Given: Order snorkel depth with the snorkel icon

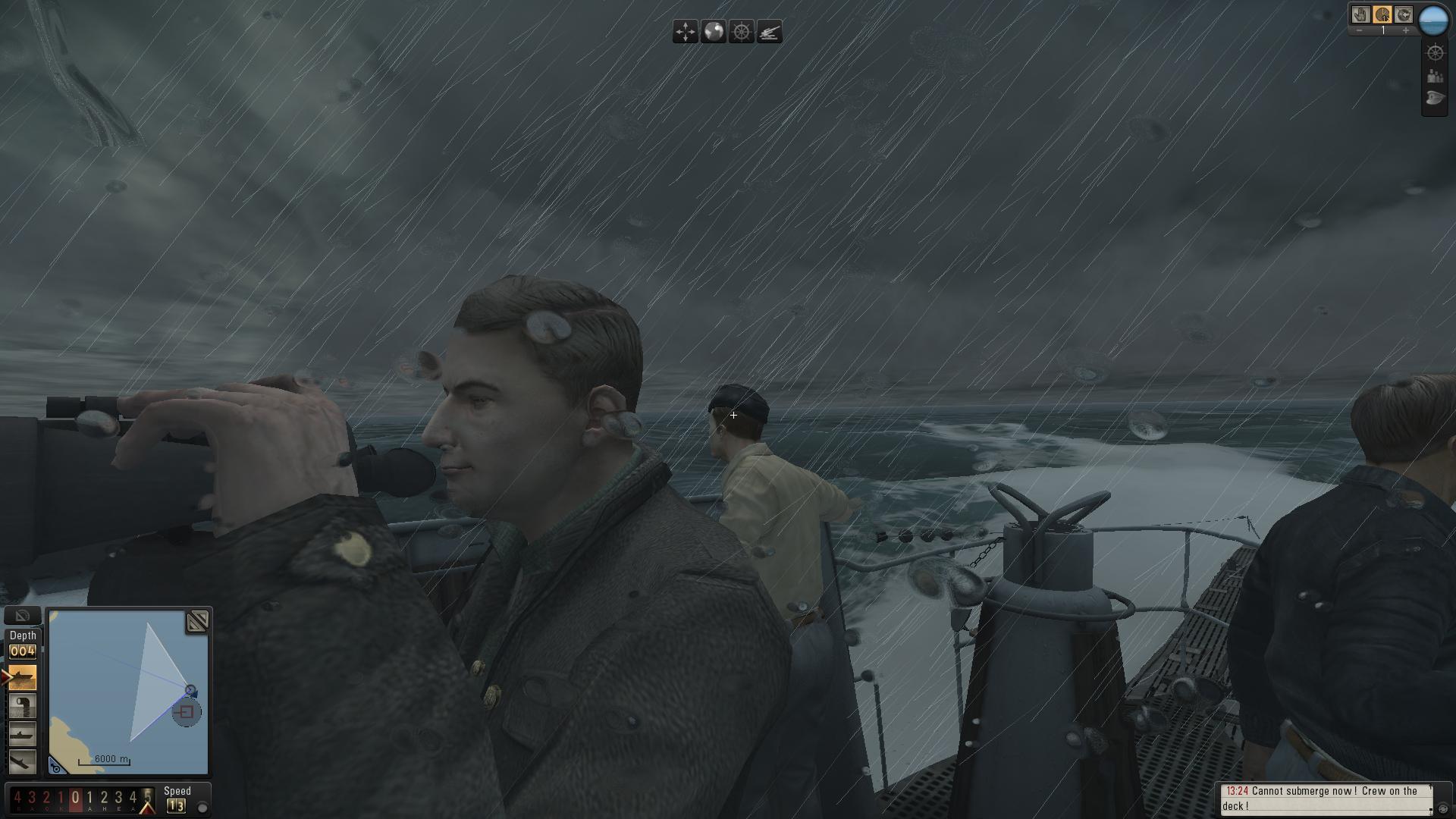Looking at the screenshot, I should click(x=23, y=706).
